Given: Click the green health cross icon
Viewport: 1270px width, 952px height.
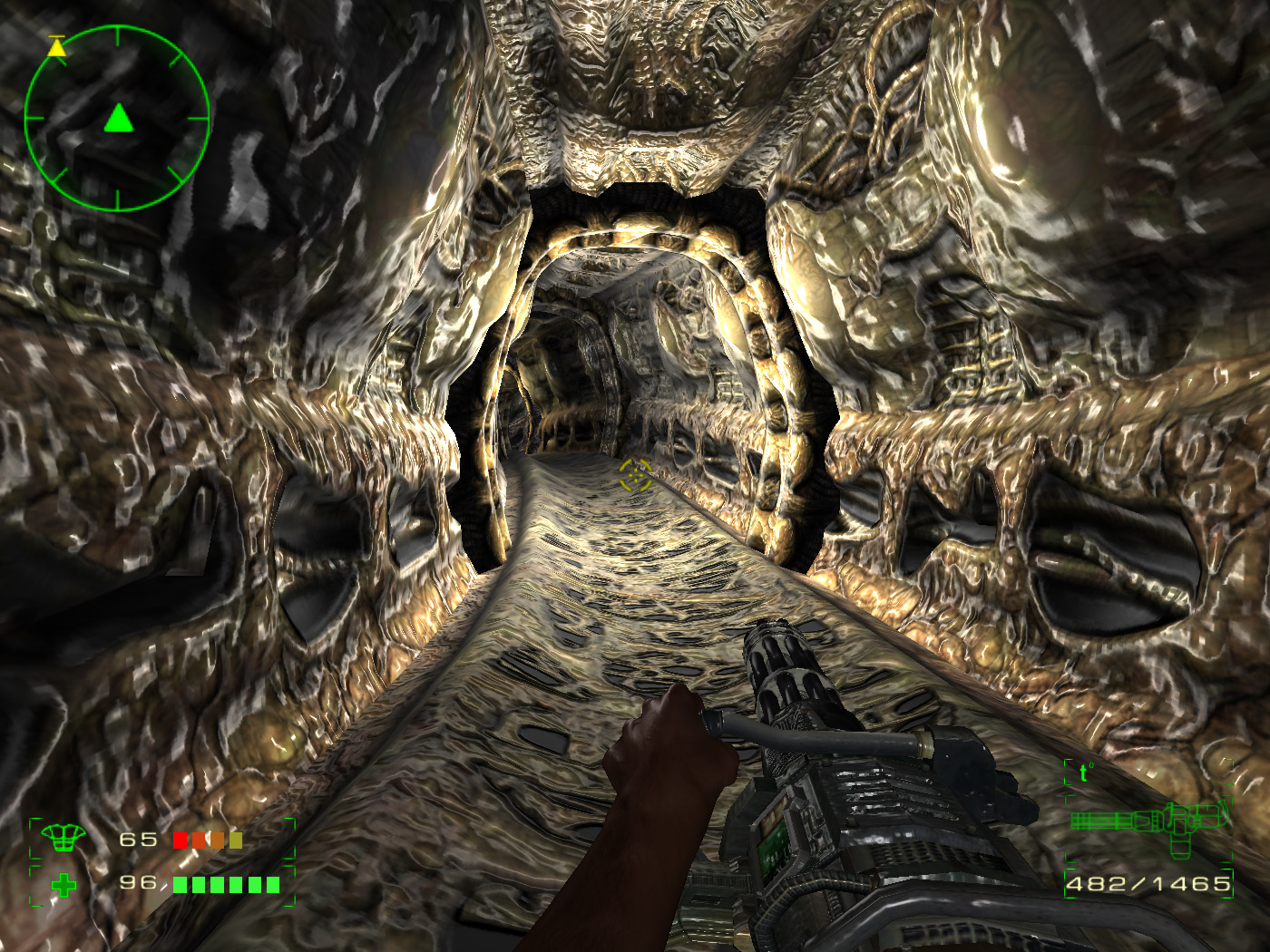Looking at the screenshot, I should [x=63, y=885].
